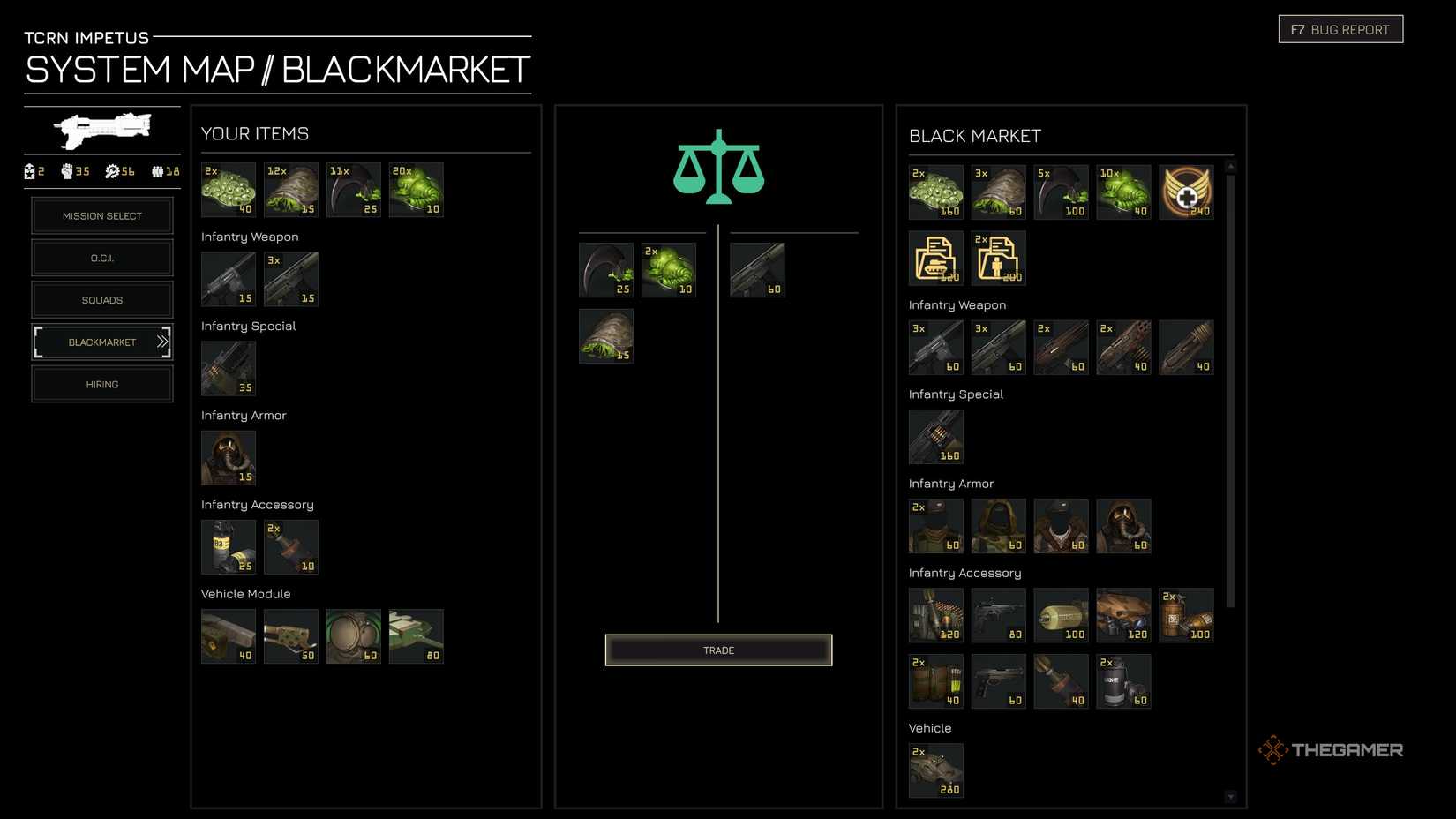Select the winged medical supply crate listing
This screenshot has height=819, width=1456.
coord(1187,192)
